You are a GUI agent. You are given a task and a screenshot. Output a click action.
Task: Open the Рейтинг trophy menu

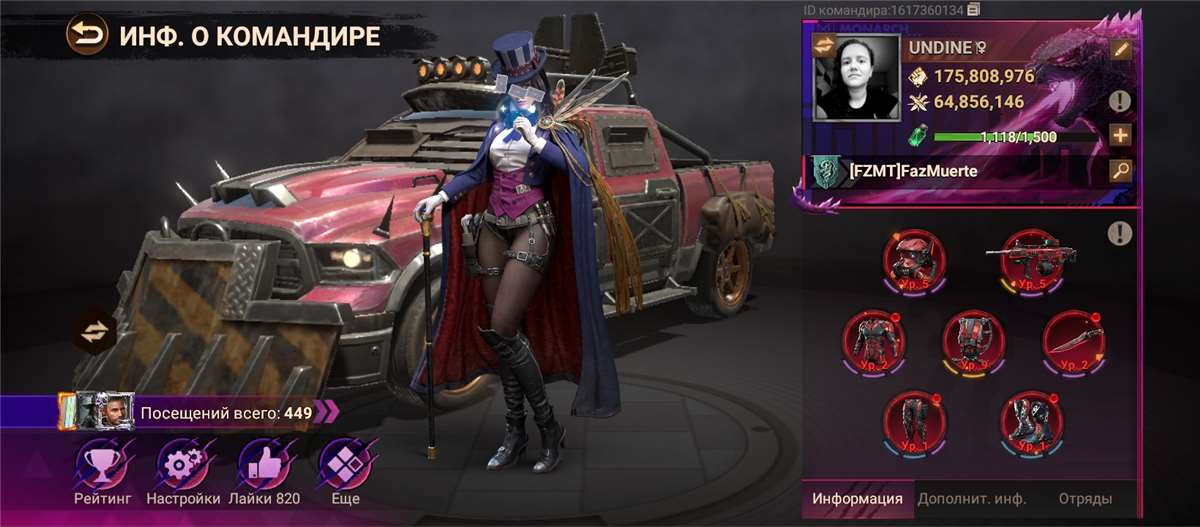[102, 472]
